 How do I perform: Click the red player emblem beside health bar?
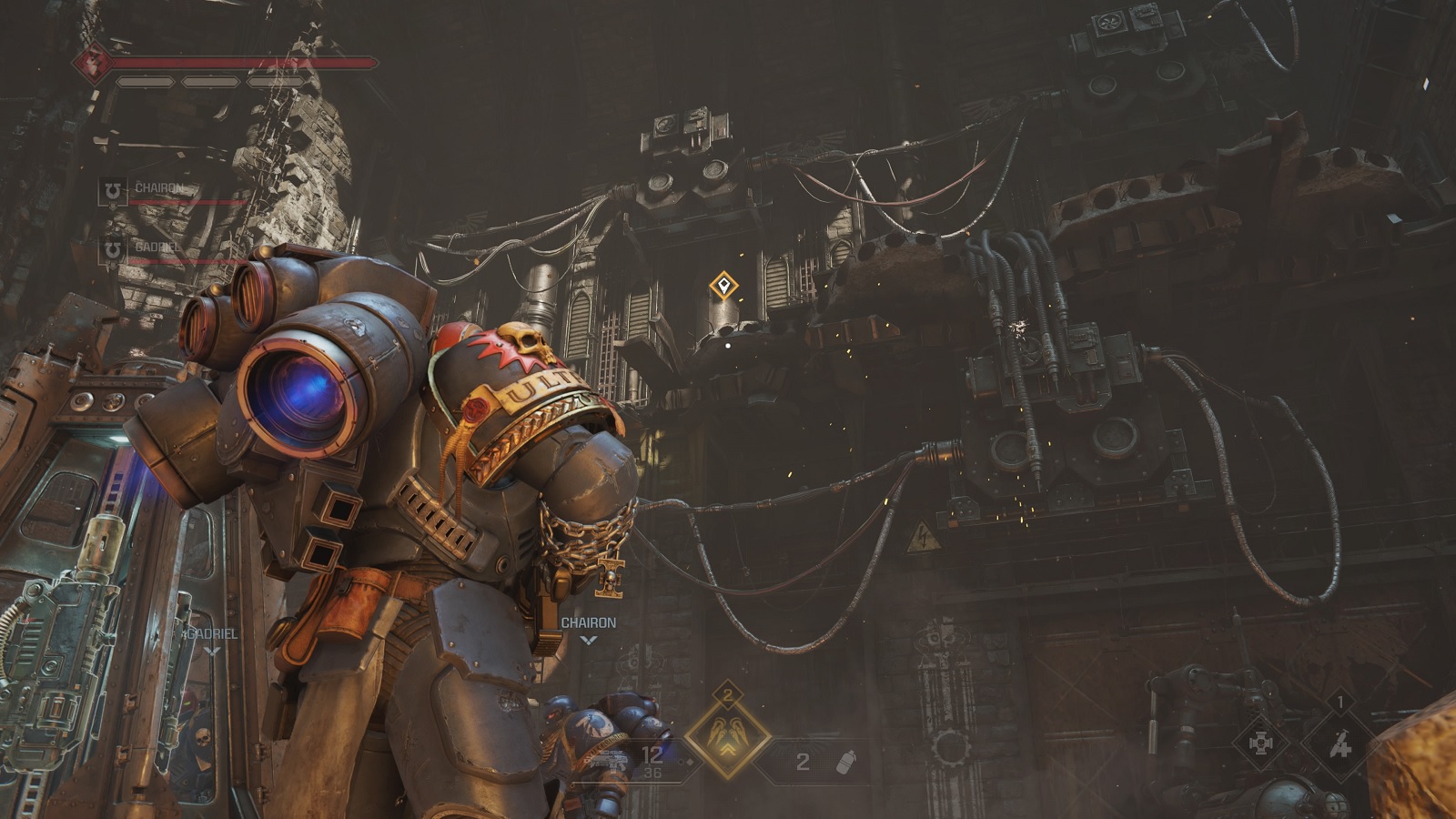[92, 63]
